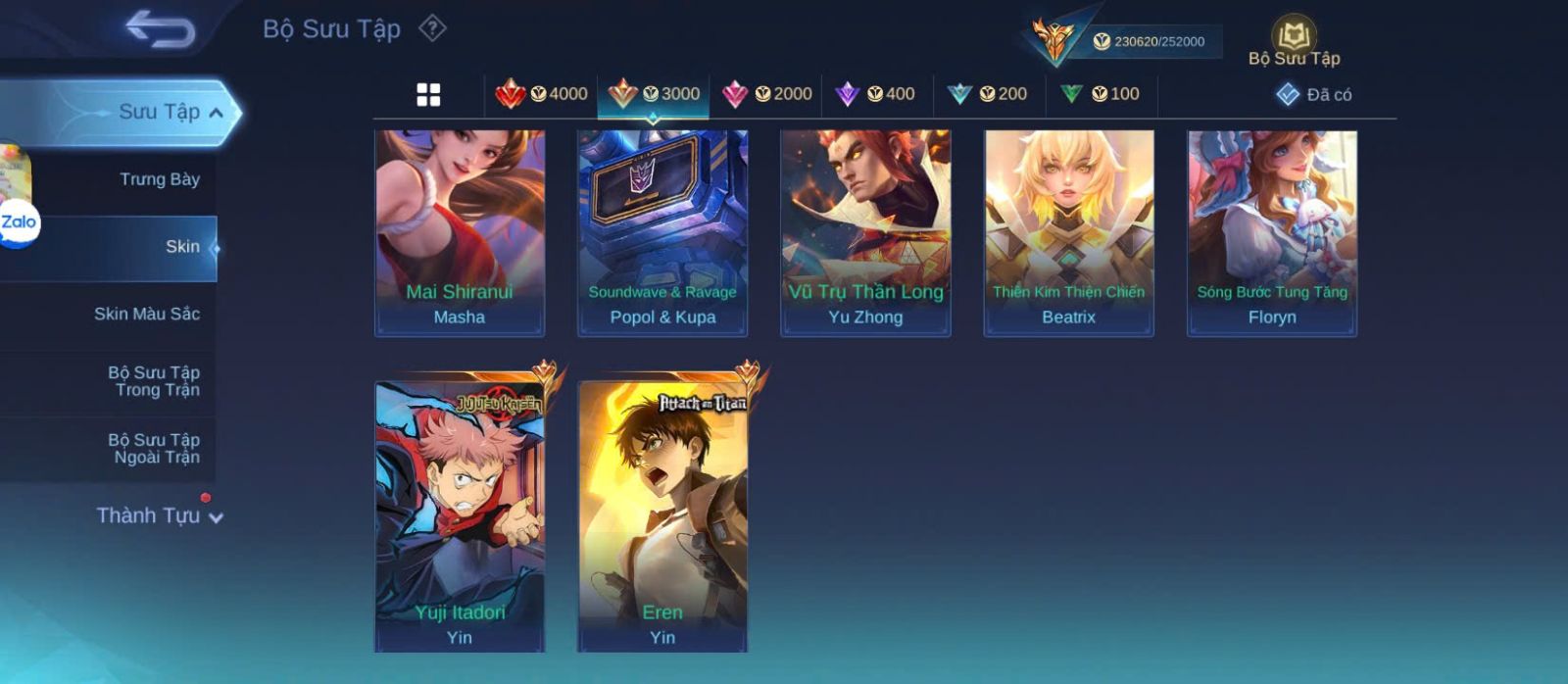Open the Trưng Bày menu entry
Image resolution: width=1568 pixels, height=684 pixels.
click(x=159, y=179)
